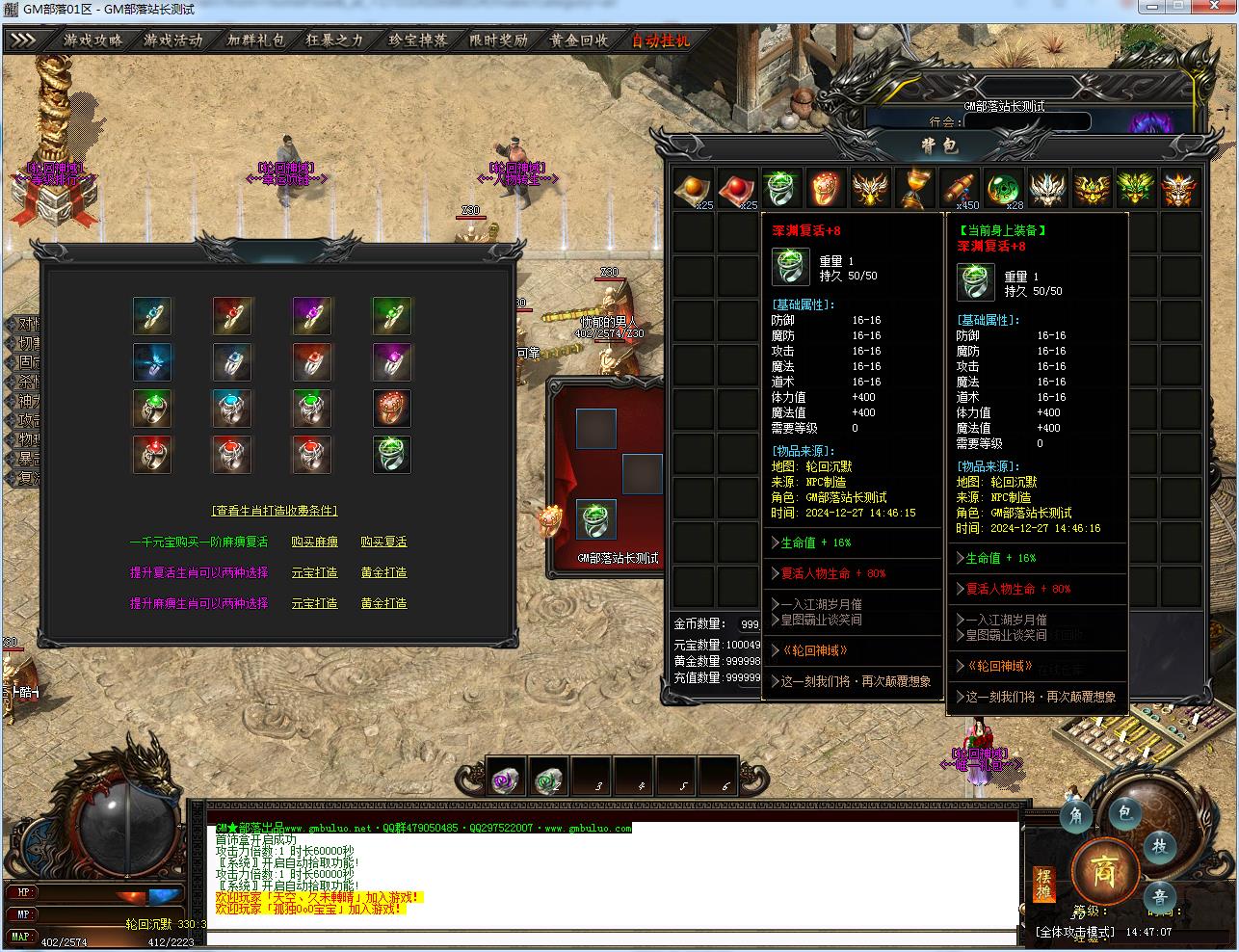Select the scroll item stacked x450
The width and height of the screenshot is (1239, 952).
(958, 188)
